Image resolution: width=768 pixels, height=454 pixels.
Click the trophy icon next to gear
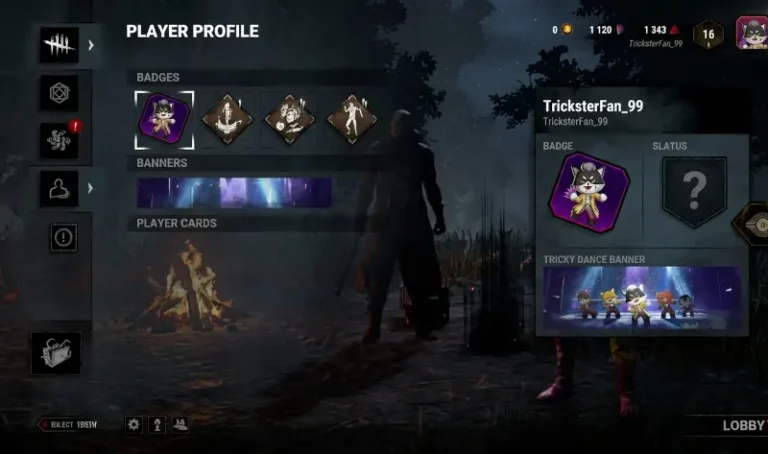click(x=157, y=424)
